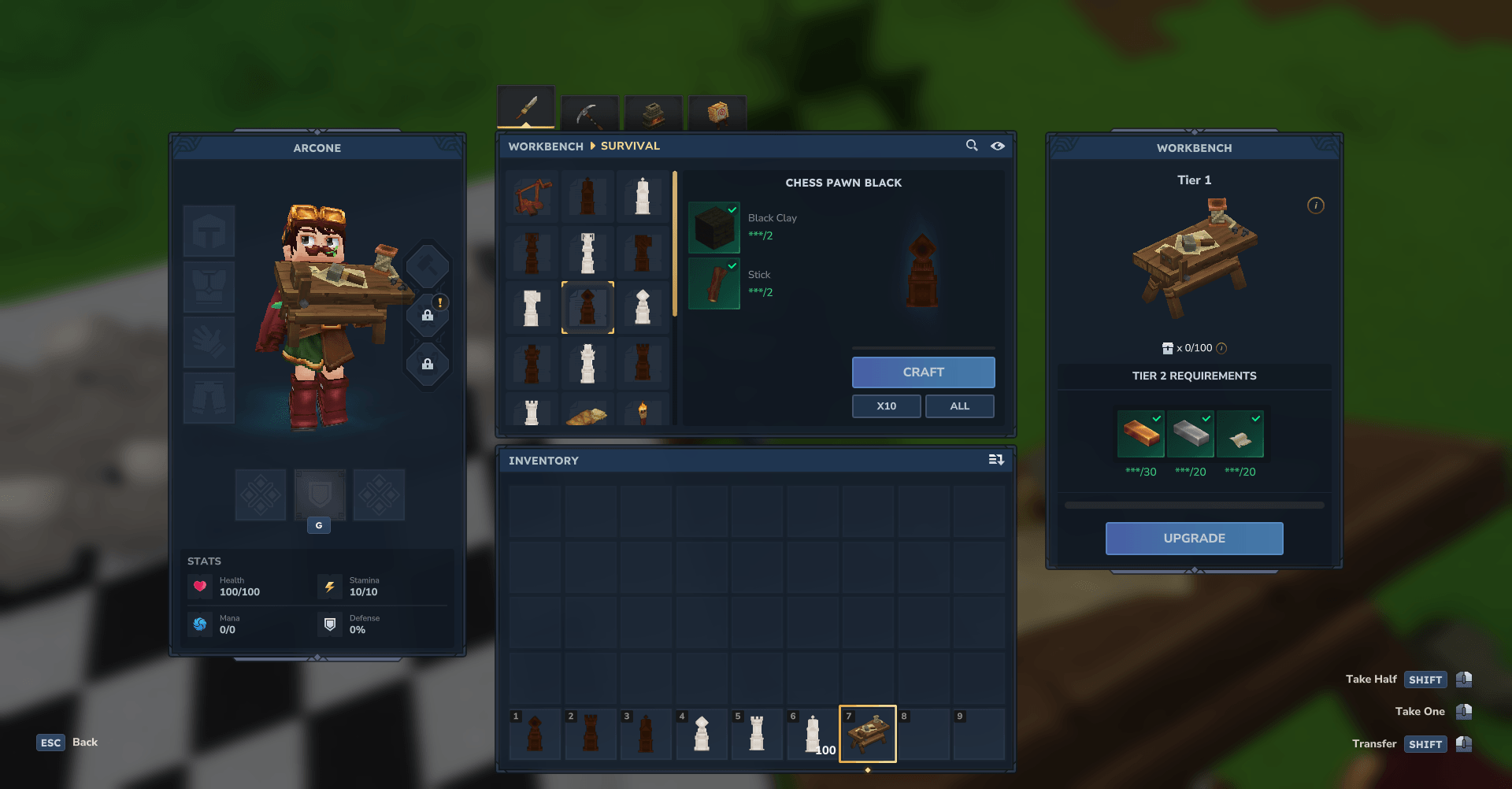Image resolution: width=1512 pixels, height=789 pixels.
Task: Craft the Chess Pawn Black item
Action: [x=923, y=372]
